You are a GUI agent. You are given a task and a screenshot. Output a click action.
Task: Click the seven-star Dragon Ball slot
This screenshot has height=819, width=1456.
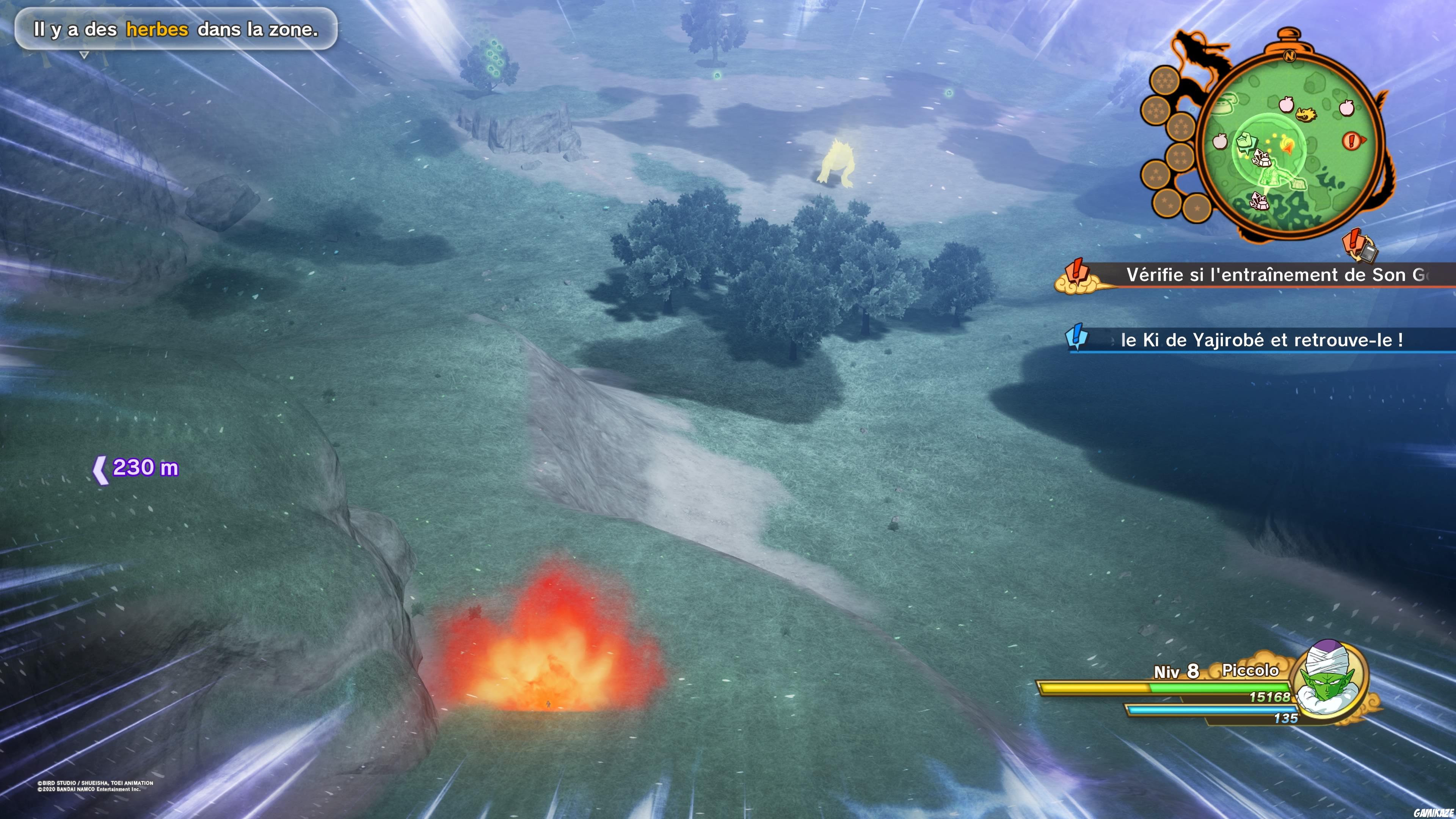click(1165, 81)
